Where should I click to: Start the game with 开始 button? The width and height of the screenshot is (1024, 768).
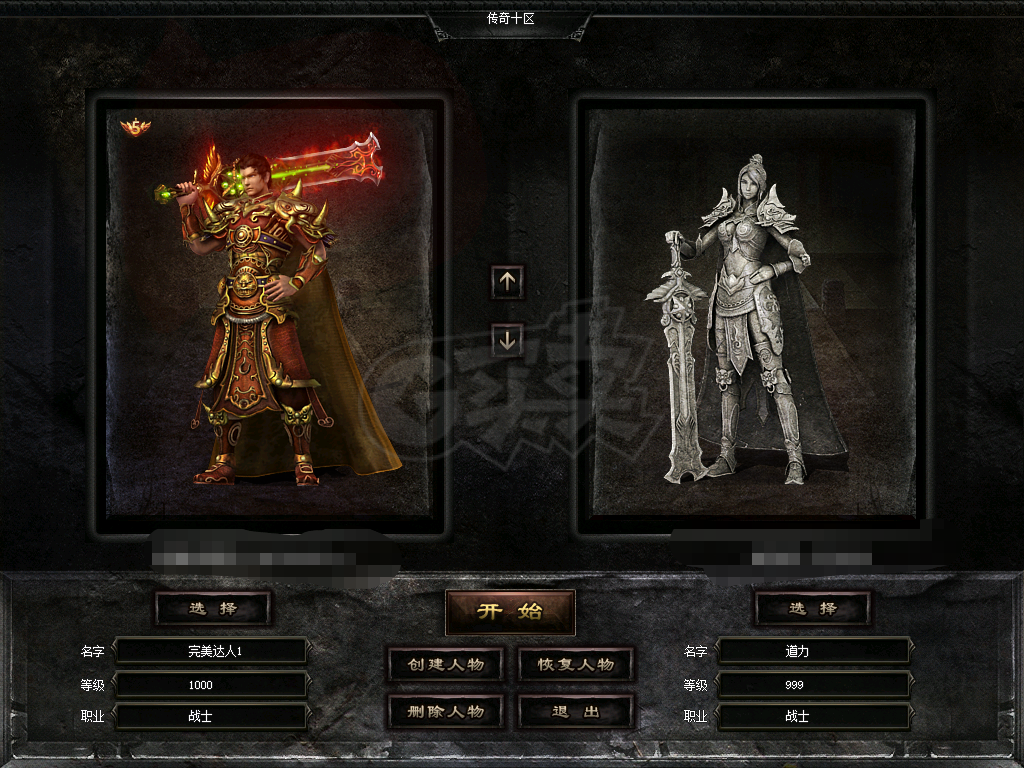click(510, 611)
